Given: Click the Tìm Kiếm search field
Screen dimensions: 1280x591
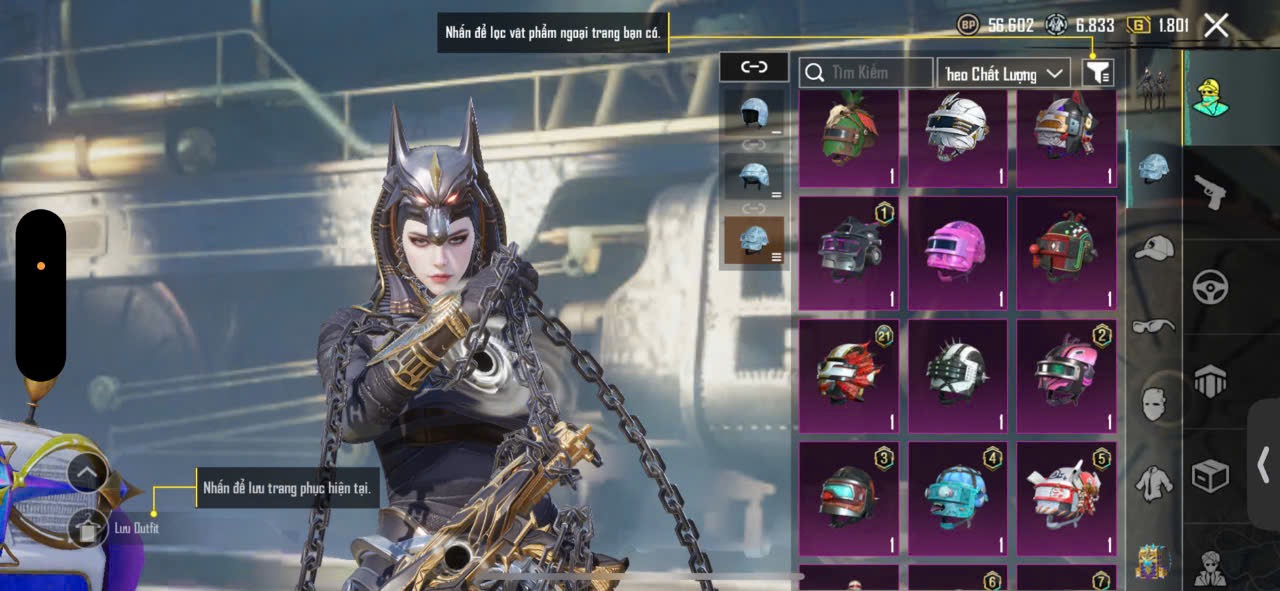Looking at the screenshot, I should tap(866, 72).
